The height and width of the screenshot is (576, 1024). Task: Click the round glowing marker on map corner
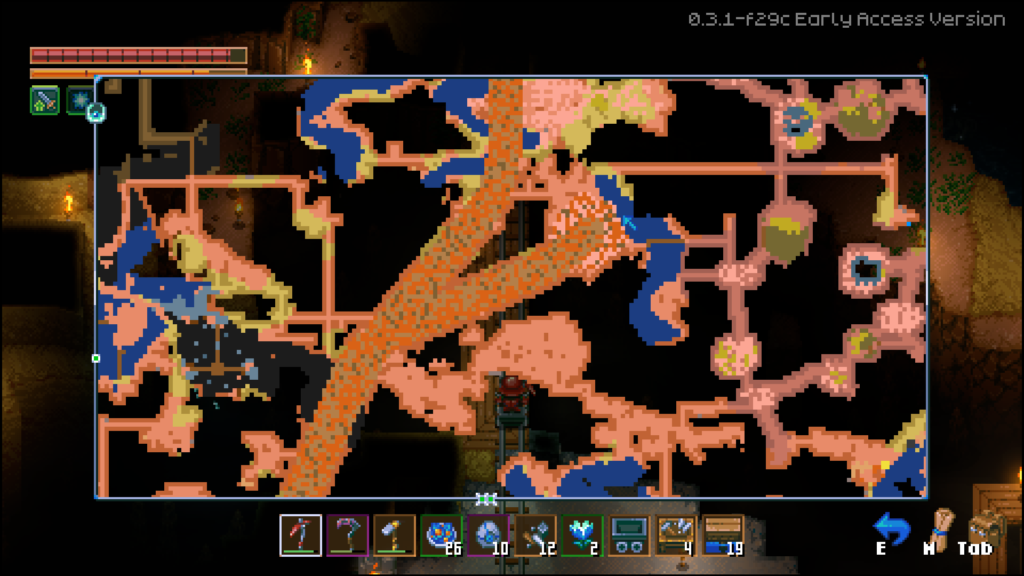click(96, 112)
